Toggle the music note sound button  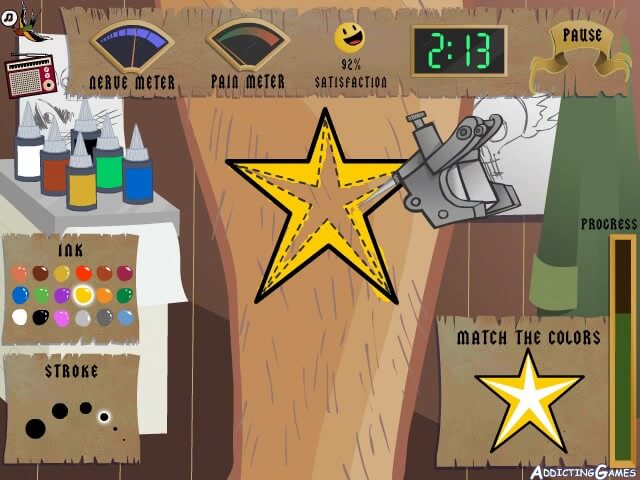(x=9, y=16)
